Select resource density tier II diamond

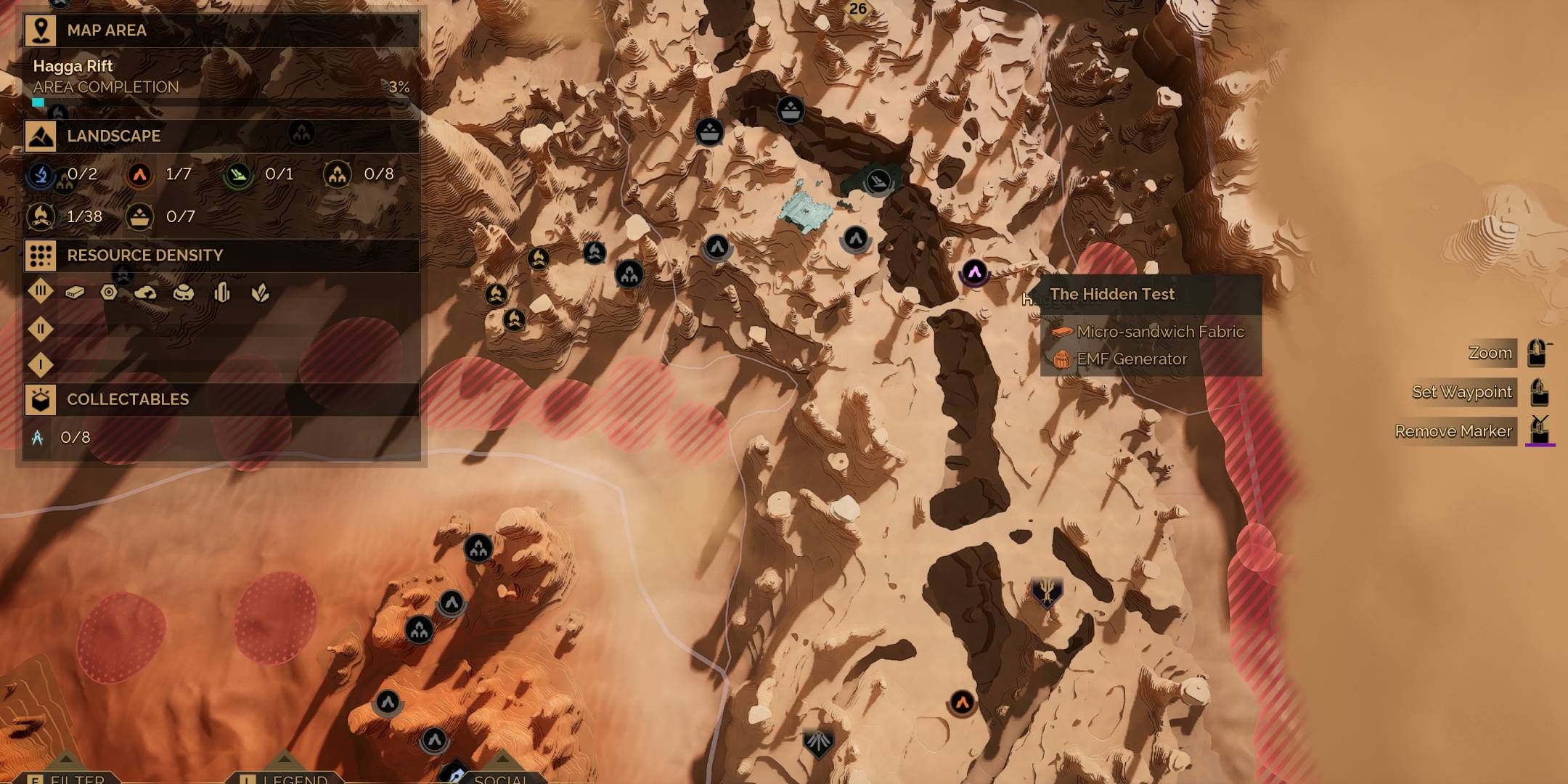point(41,329)
